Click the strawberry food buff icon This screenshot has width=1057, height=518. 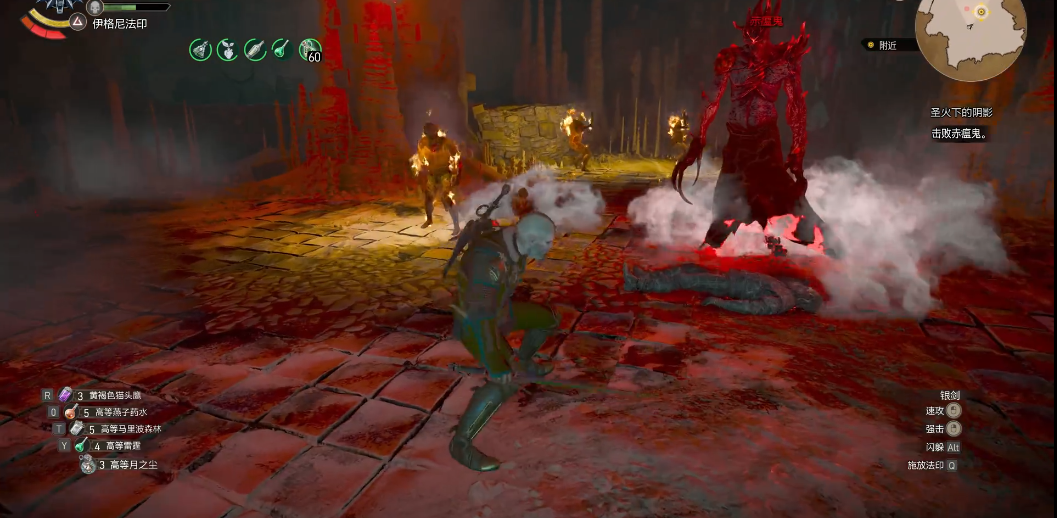click(228, 49)
